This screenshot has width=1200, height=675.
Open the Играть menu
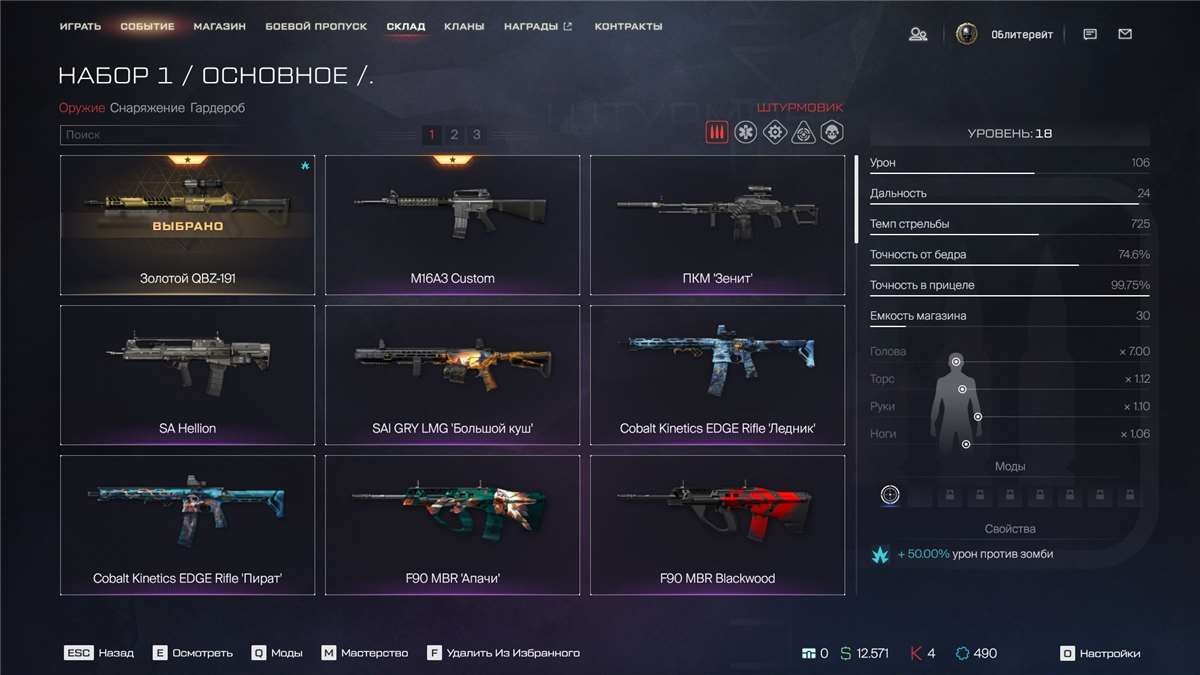[80, 26]
